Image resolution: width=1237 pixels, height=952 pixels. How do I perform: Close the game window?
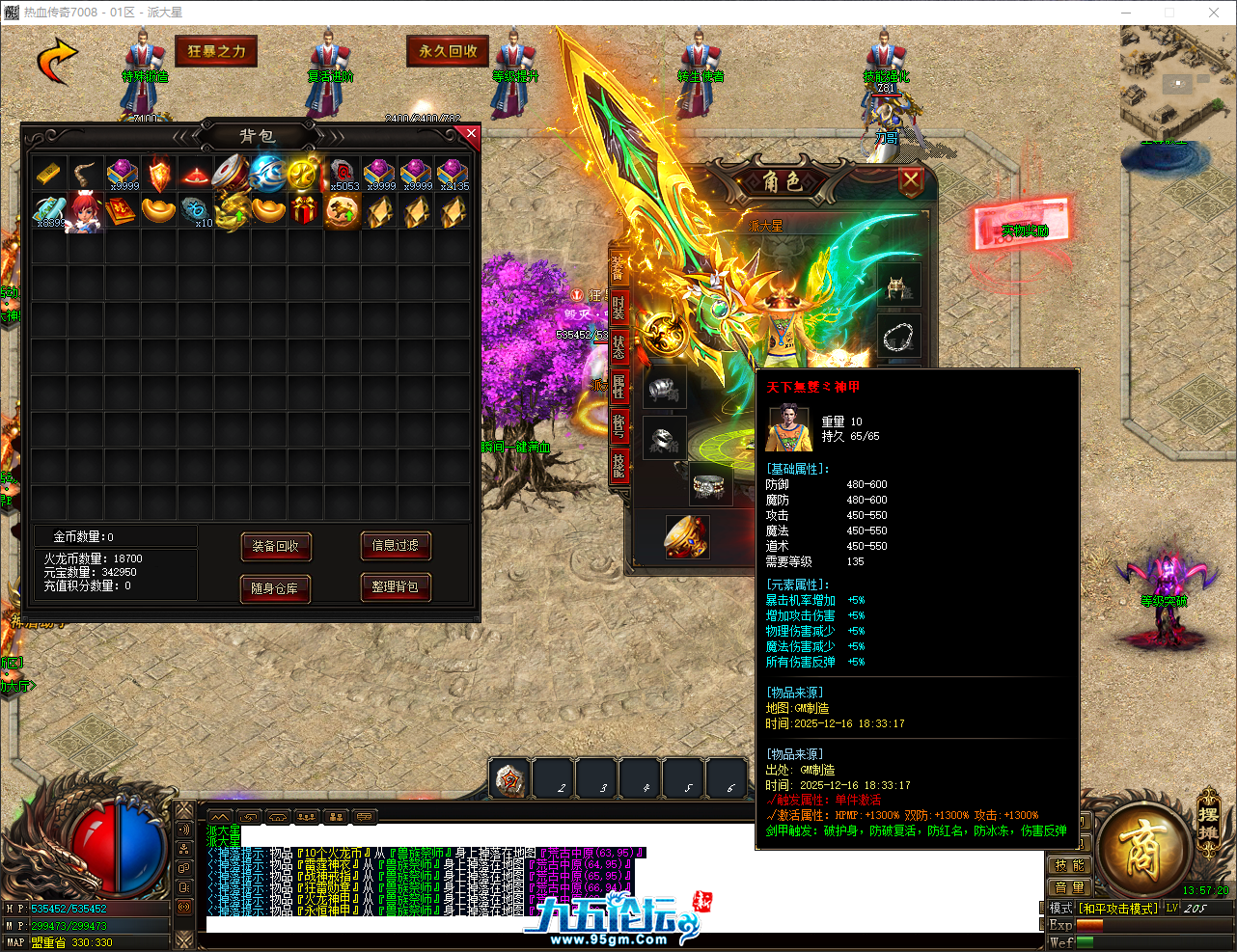(x=1213, y=13)
